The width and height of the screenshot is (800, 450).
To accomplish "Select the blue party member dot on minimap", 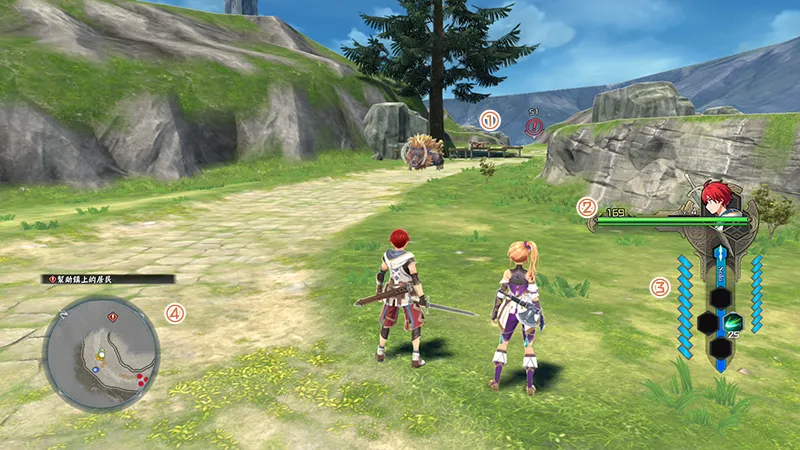I will click(x=96, y=369).
